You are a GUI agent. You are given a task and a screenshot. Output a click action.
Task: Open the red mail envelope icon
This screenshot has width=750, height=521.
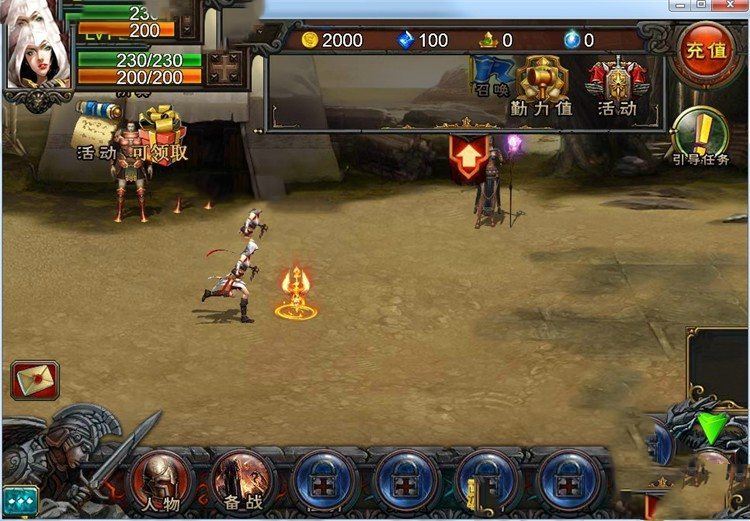35,380
